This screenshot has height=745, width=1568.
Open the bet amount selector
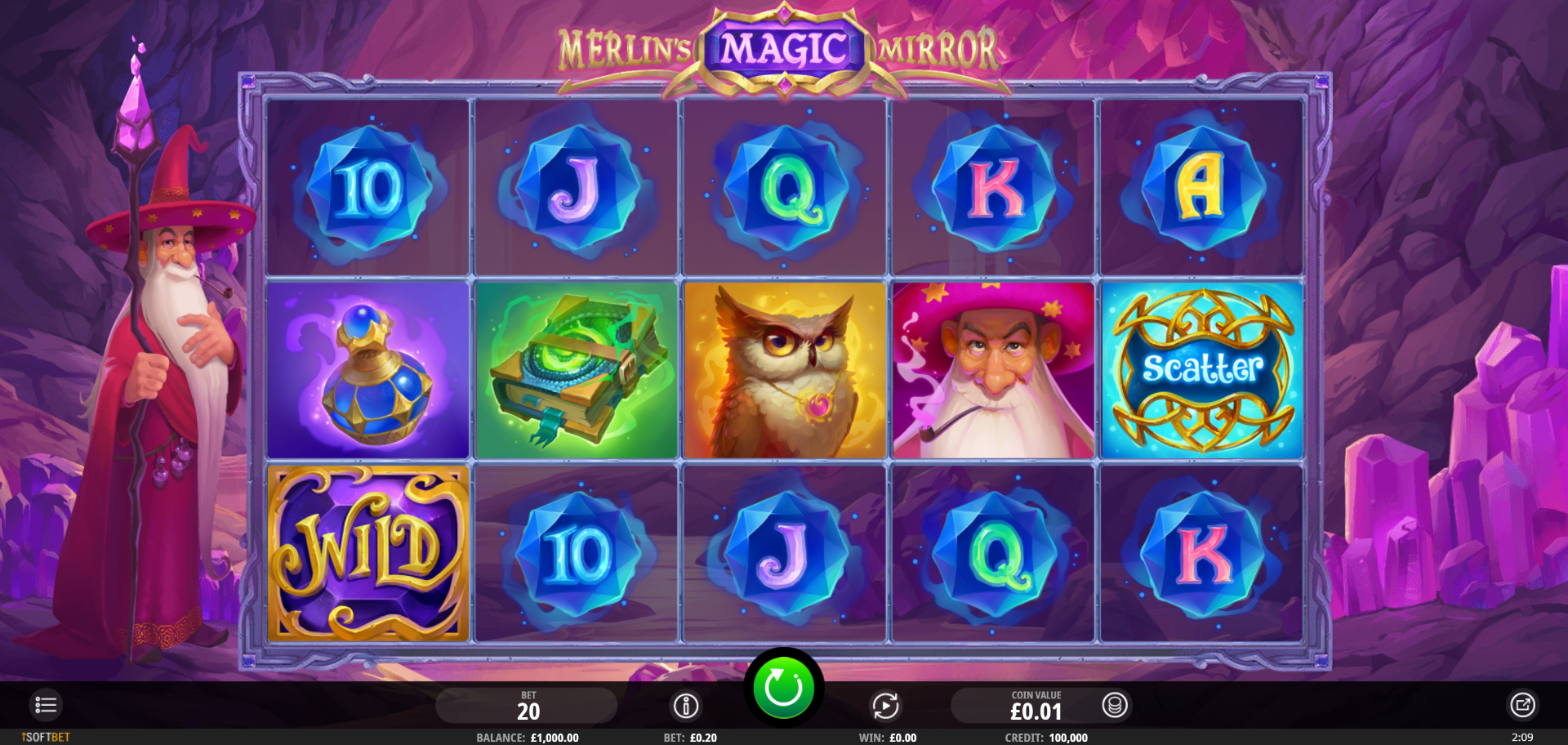click(527, 706)
